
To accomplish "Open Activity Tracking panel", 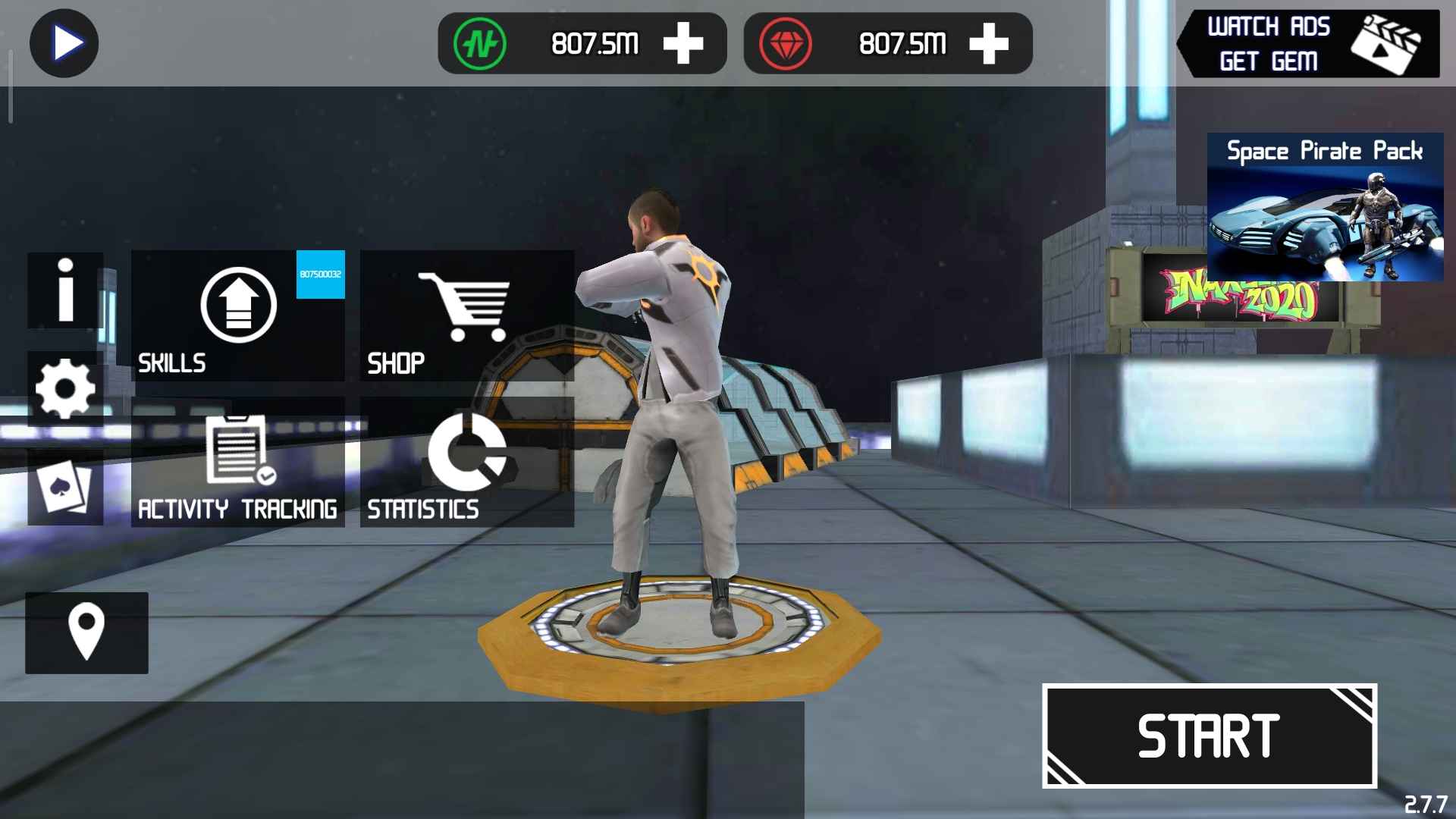I will (237, 462).
